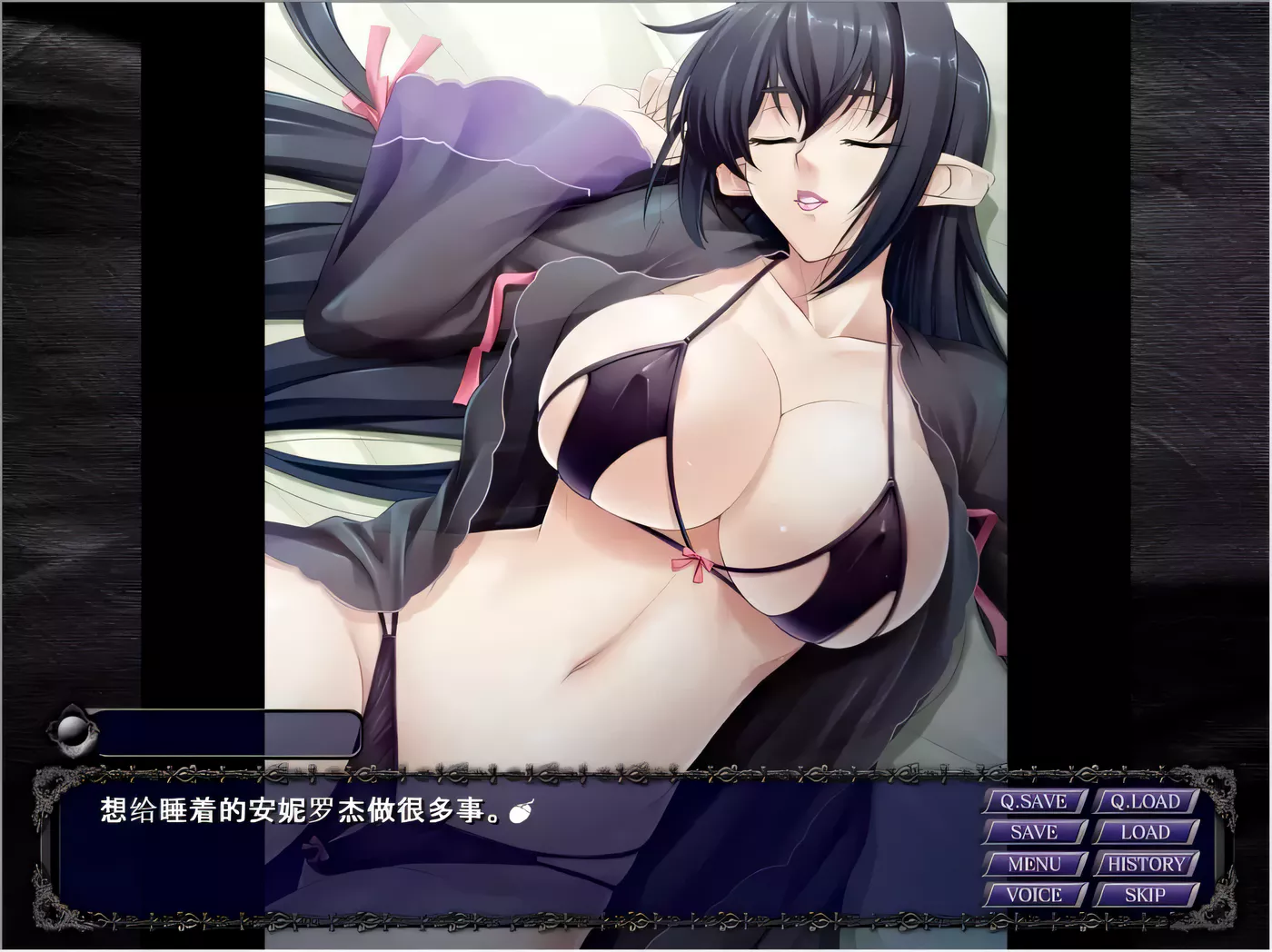This screenshot has width=1272, height=952.
Task: Click the mouse click-to-continue icon after the text
Action: coord(522,811)
